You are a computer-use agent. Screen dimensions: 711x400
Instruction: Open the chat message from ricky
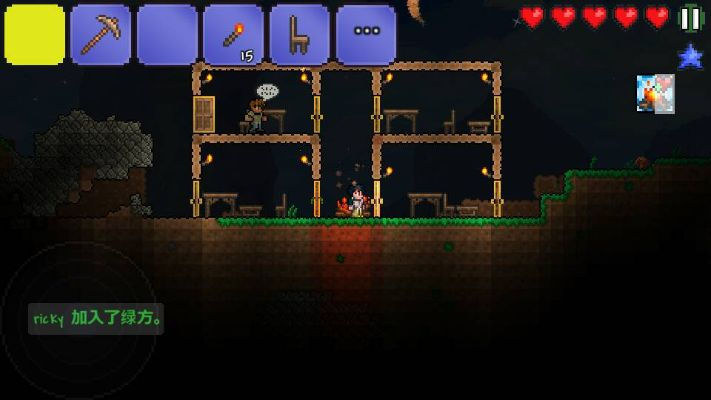pyautogui.click(x=97, y=319)
